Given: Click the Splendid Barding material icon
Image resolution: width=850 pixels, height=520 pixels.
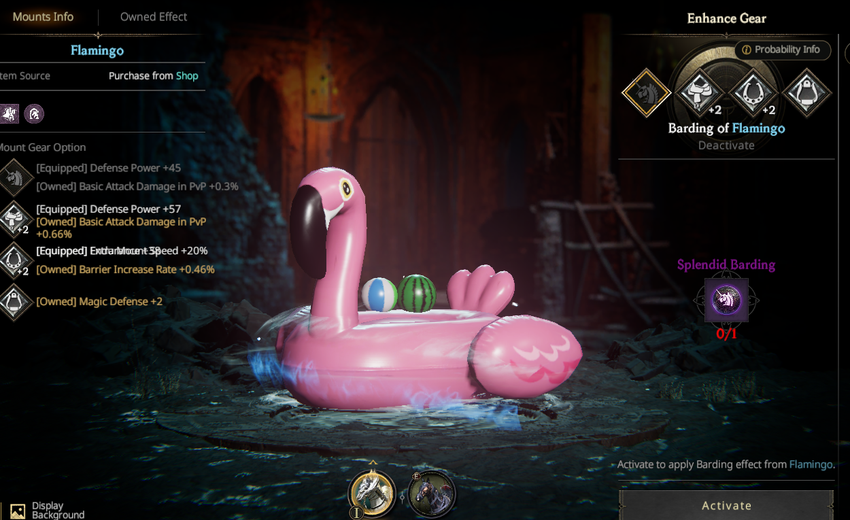Looking at the screenshot, I should [726, 300].
